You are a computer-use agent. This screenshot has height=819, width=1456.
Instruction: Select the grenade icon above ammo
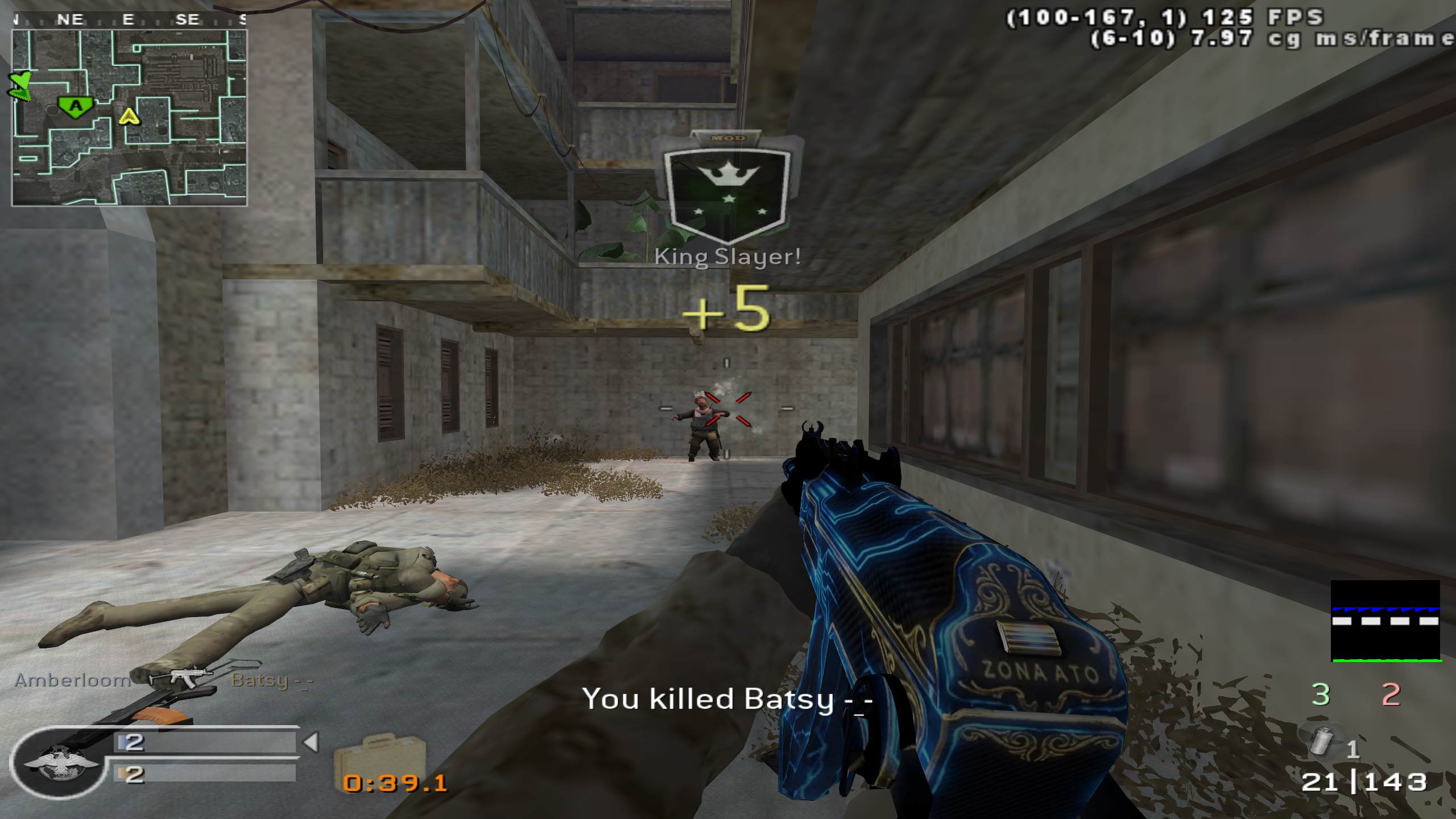point(1323,740)
